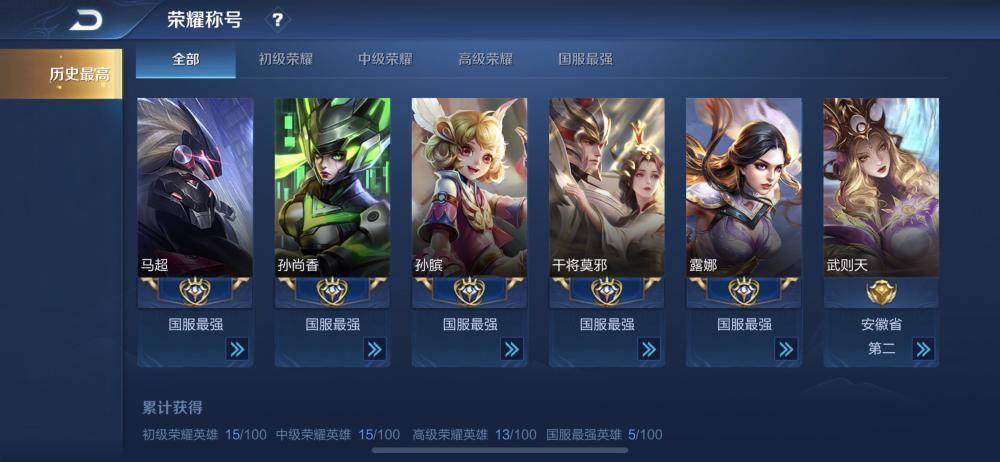Open the arrow button under 露娜
The width and height of the screenshot is (1000, 462).
click(786, 349)
